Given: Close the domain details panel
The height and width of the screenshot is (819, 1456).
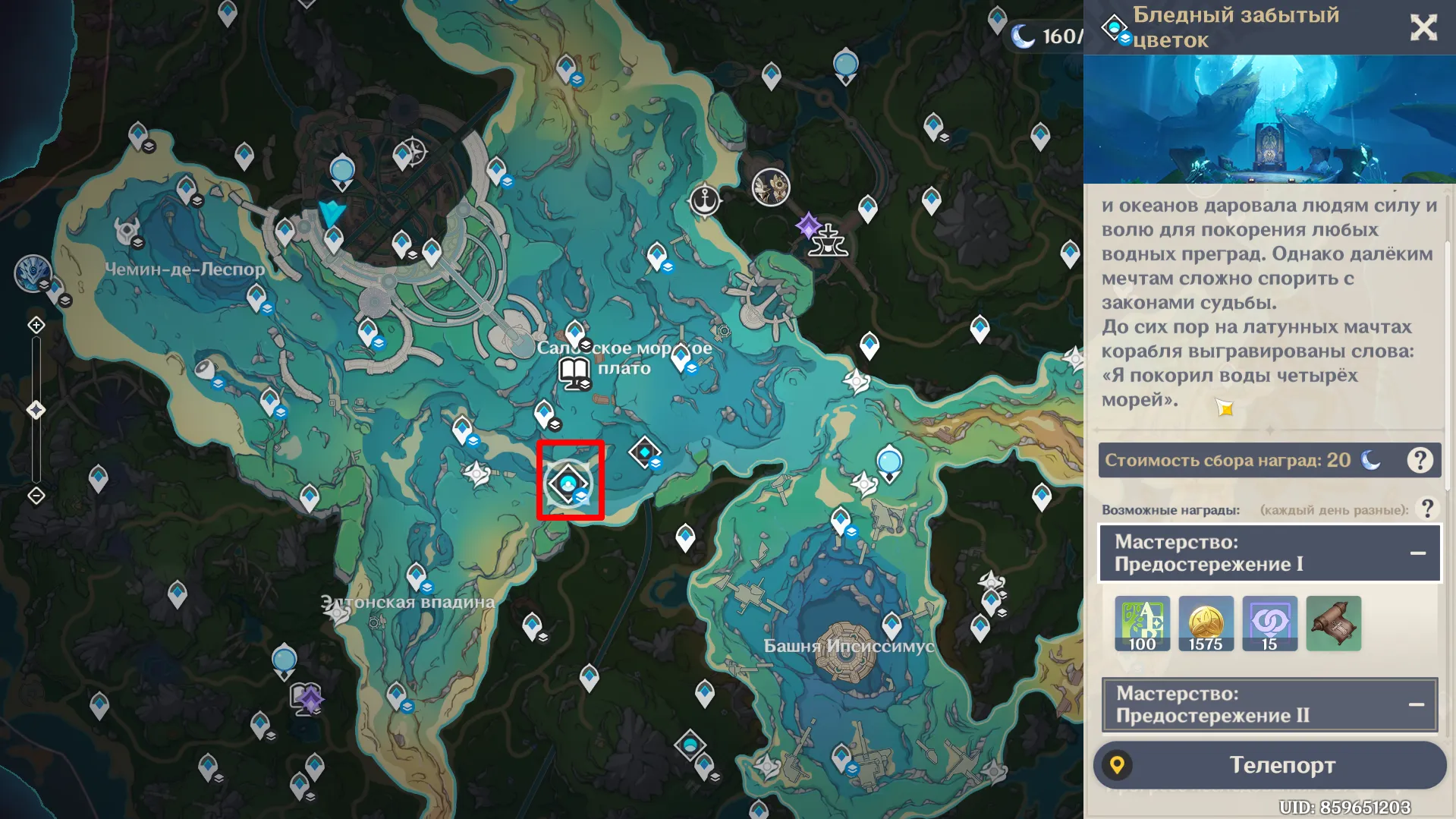Looking at the screenshot, I should (x=1423, y=28).
